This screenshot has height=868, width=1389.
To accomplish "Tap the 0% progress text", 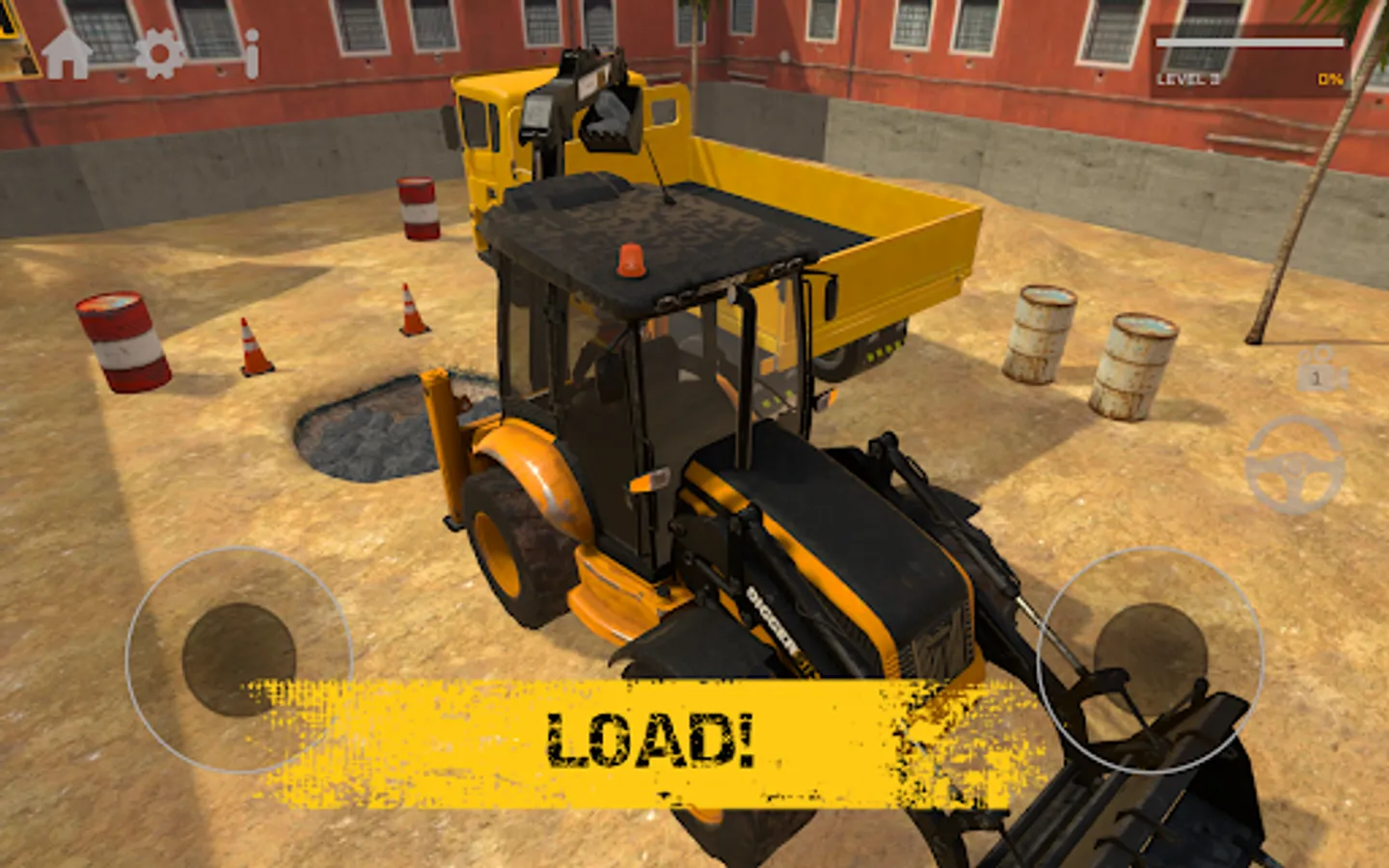I will pos(1329,79).
